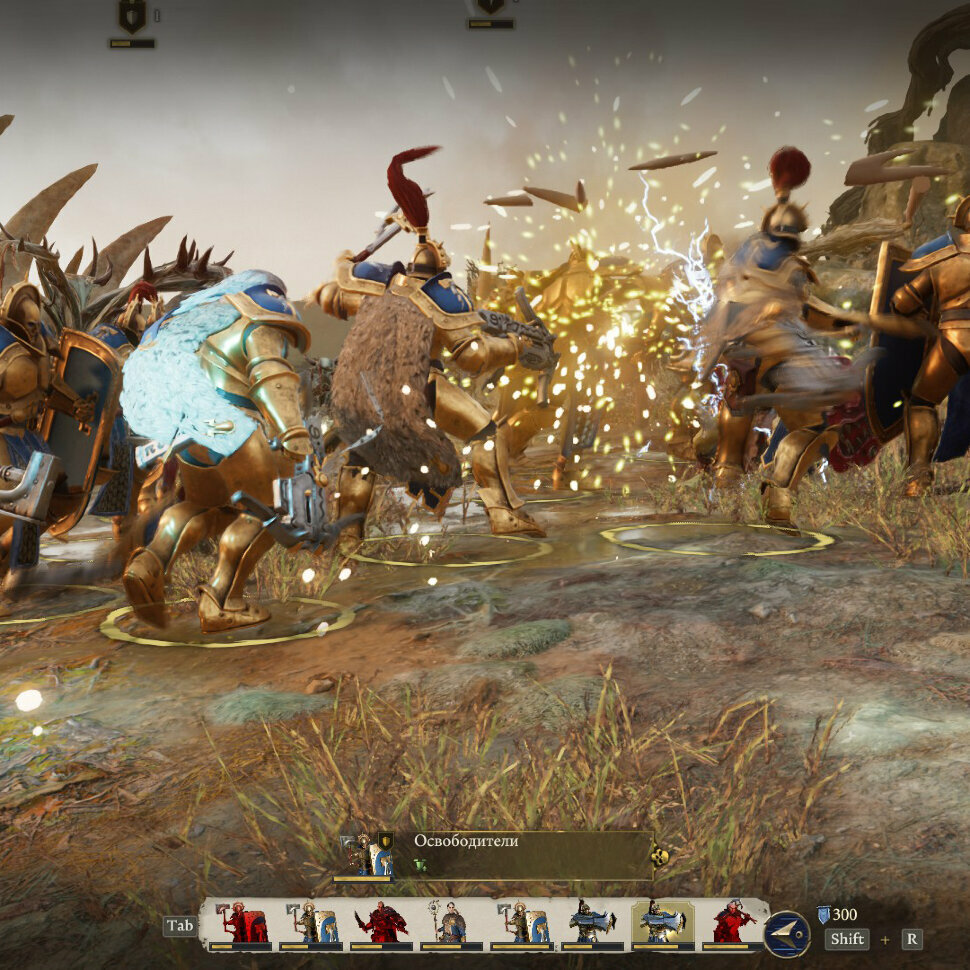The height and width of the screenshot is (970, 970).
Task: Select the highlighted blue winged unit card
Action: click(662, 924)
